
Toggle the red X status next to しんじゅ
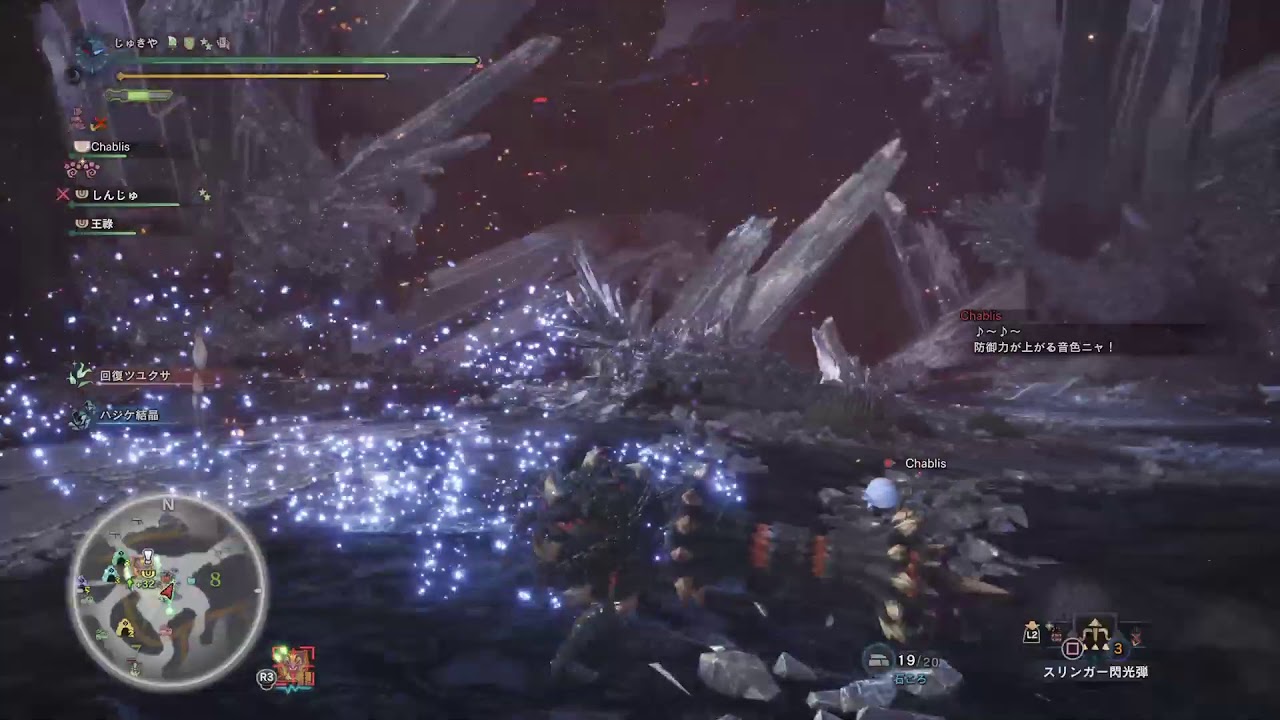point(63,195)
